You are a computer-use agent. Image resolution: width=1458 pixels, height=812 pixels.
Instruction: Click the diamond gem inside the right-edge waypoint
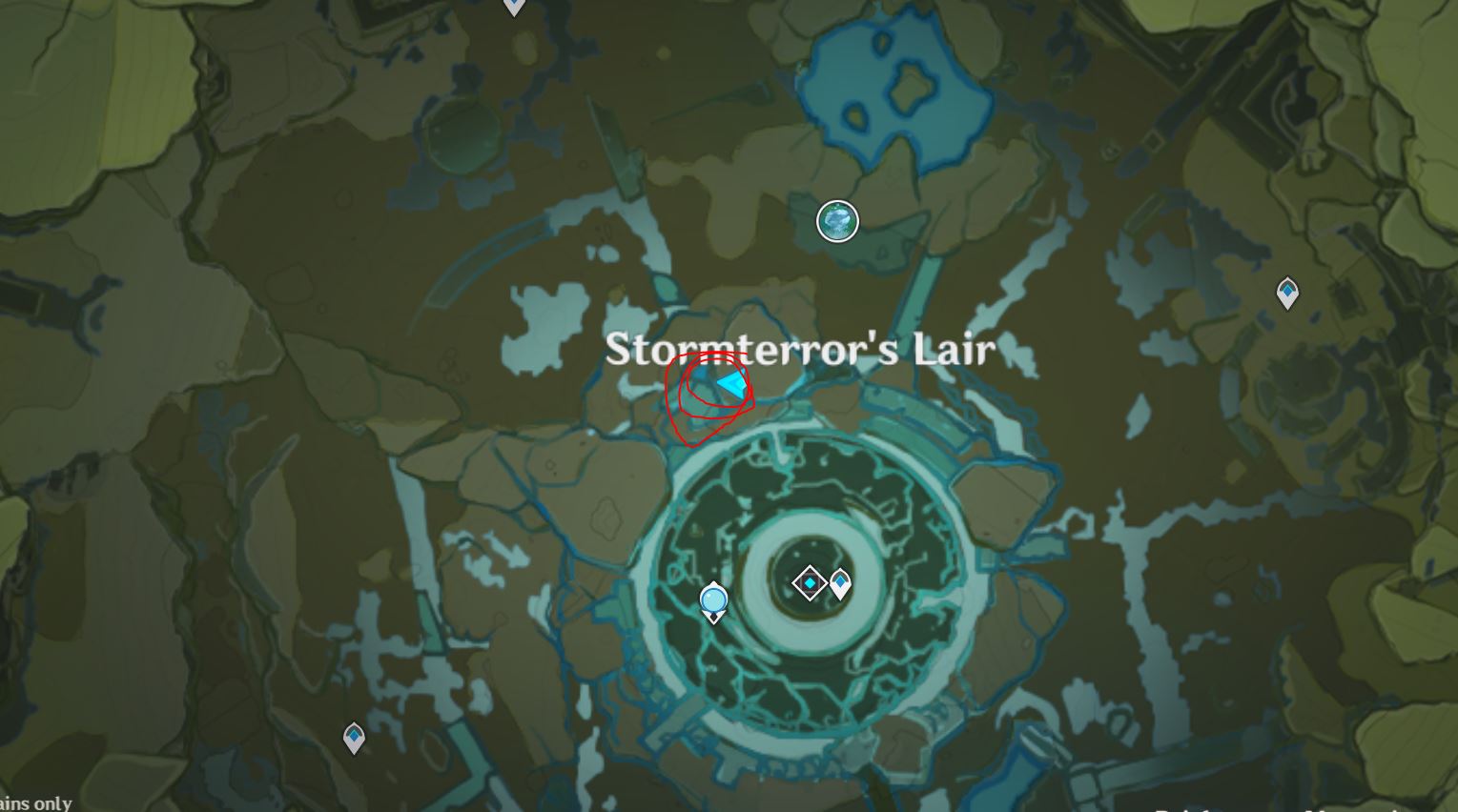pos(1285,289)
